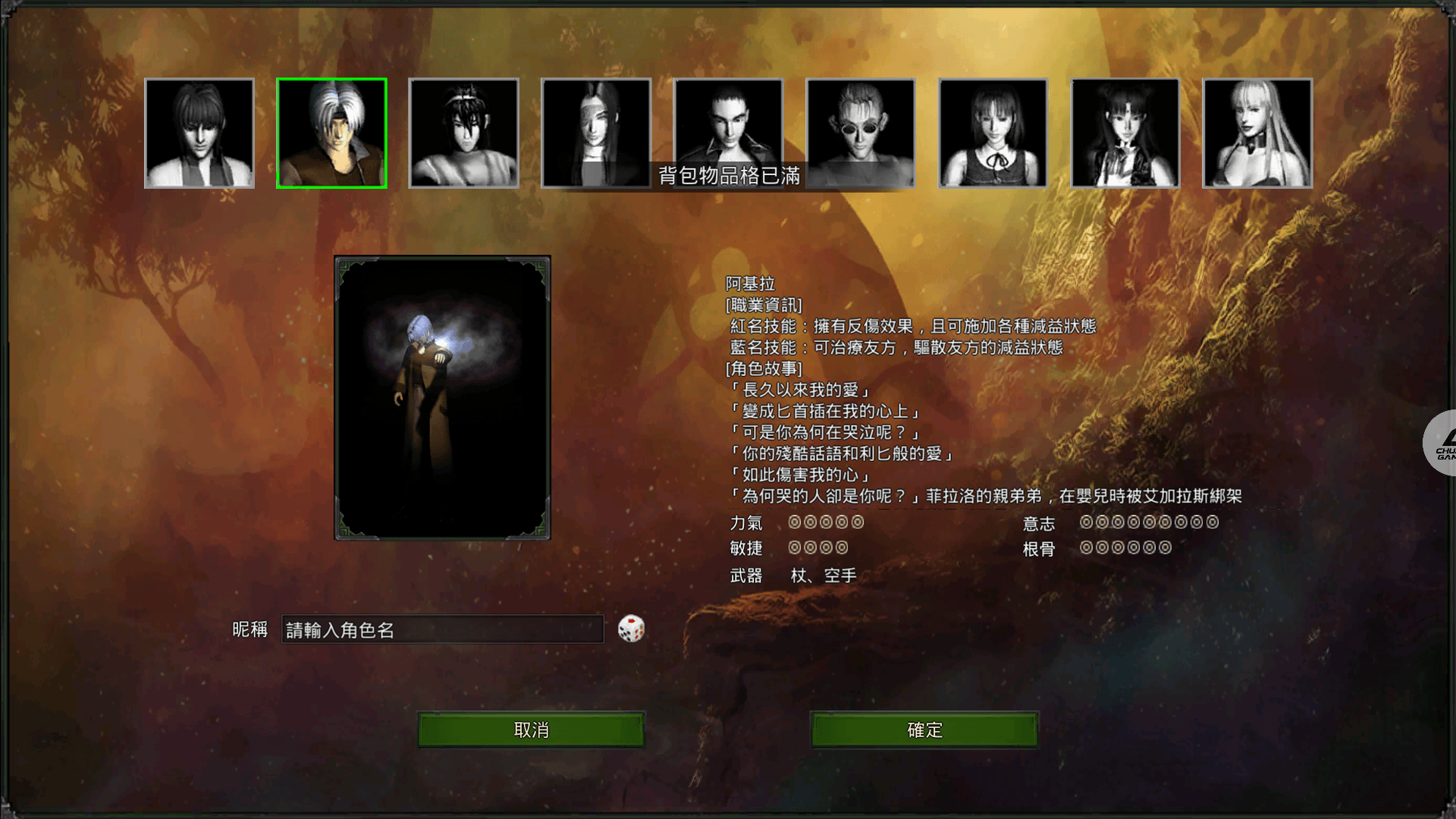The height and width of the screenshot is (819, 1456).
Task: Pick the headband-wearing fighter portrait
Action: click(464, 133)
